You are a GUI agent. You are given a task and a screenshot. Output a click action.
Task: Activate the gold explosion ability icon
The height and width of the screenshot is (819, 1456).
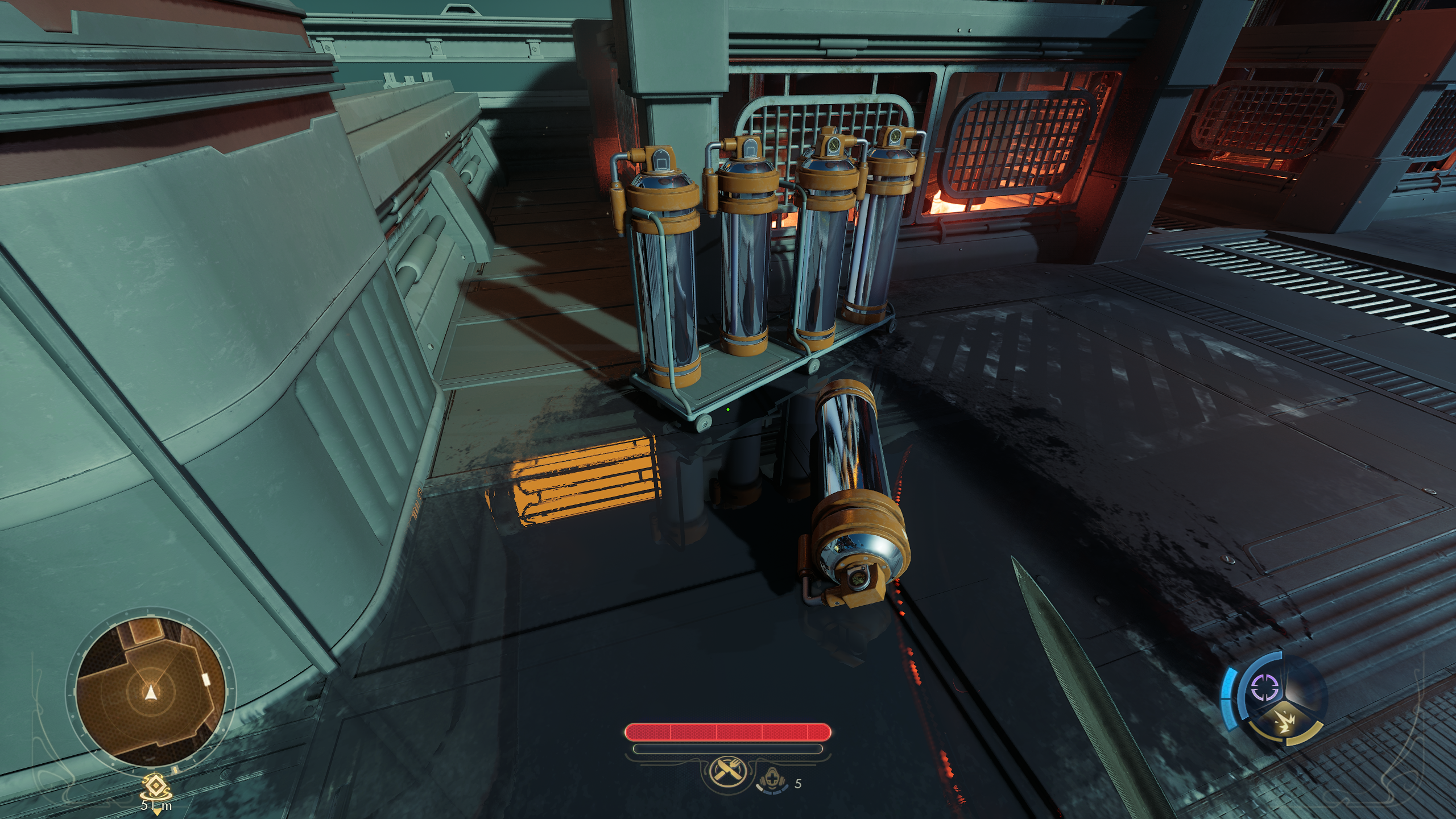[1285, 722]
